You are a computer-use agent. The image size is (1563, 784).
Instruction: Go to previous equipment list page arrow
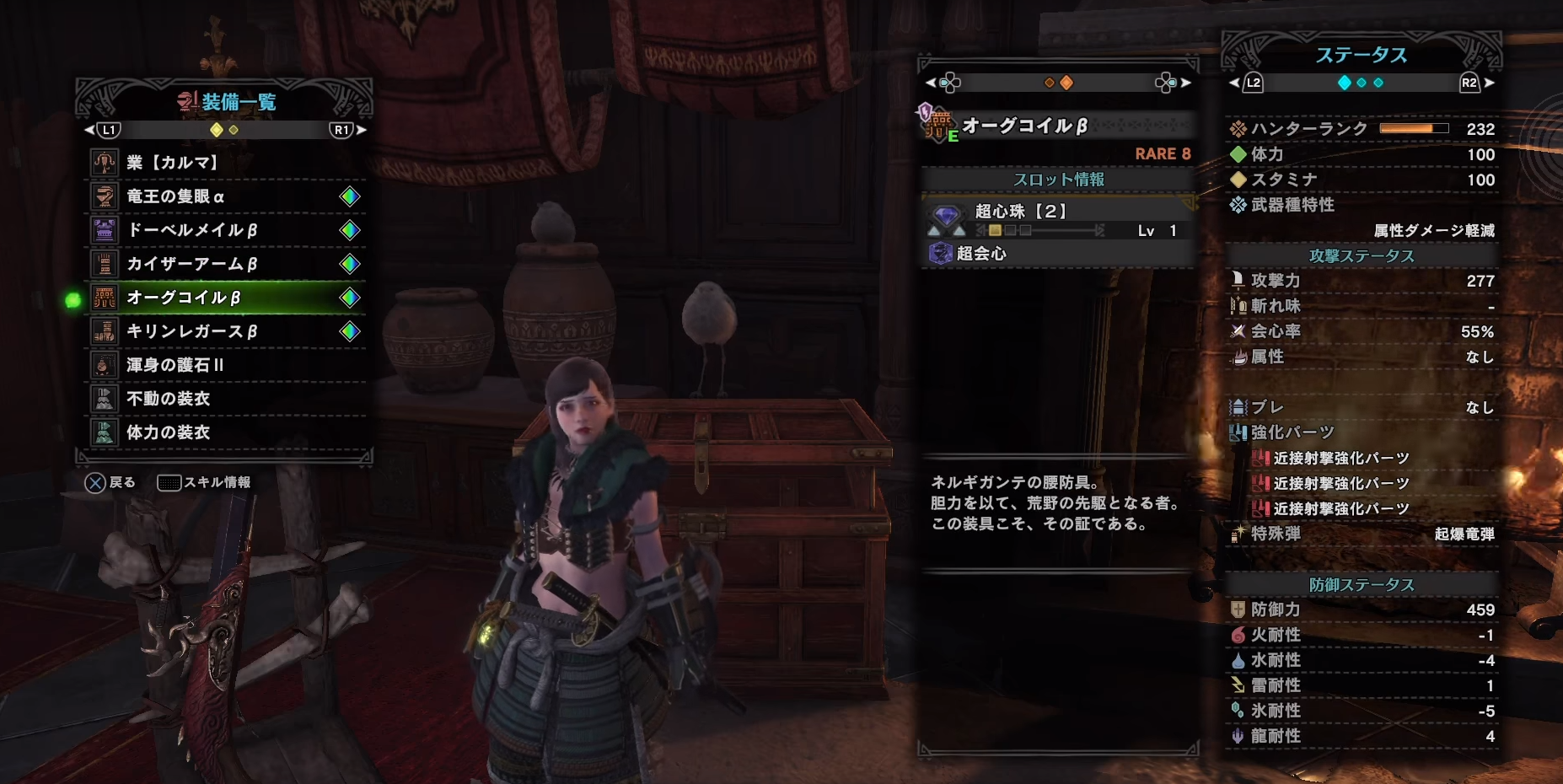89,130
